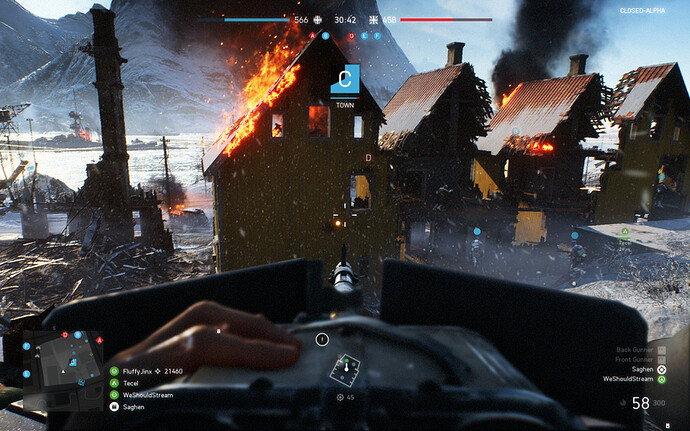Click objective D flag below the score bar

[351, 34]
